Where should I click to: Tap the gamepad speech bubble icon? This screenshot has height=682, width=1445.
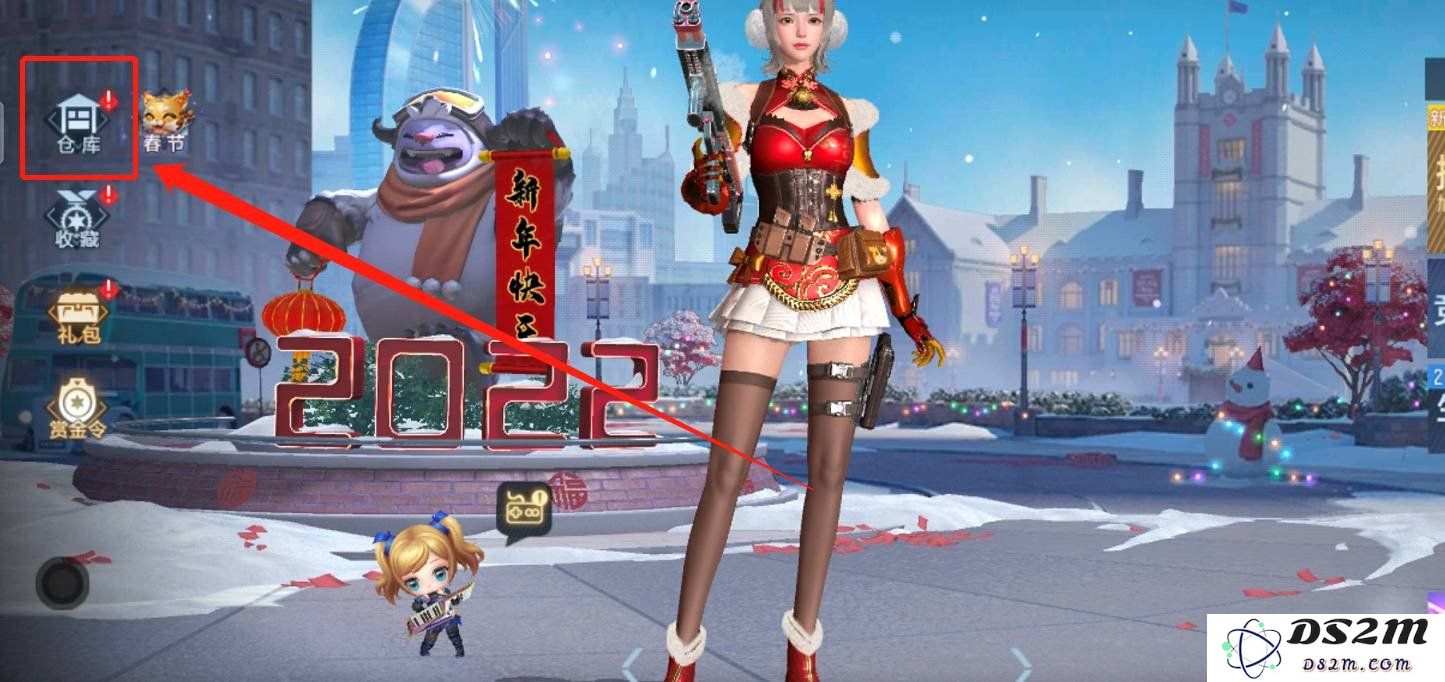pyautogui.click(x=525, y=510)
